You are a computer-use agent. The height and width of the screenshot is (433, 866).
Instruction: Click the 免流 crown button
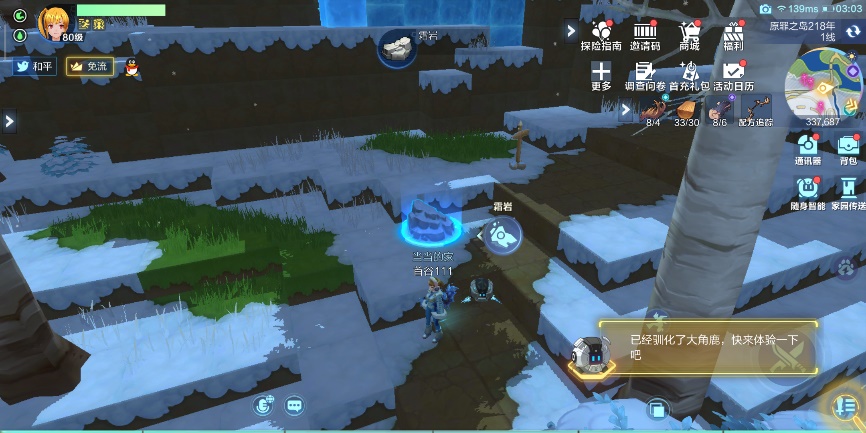[89, 66]
